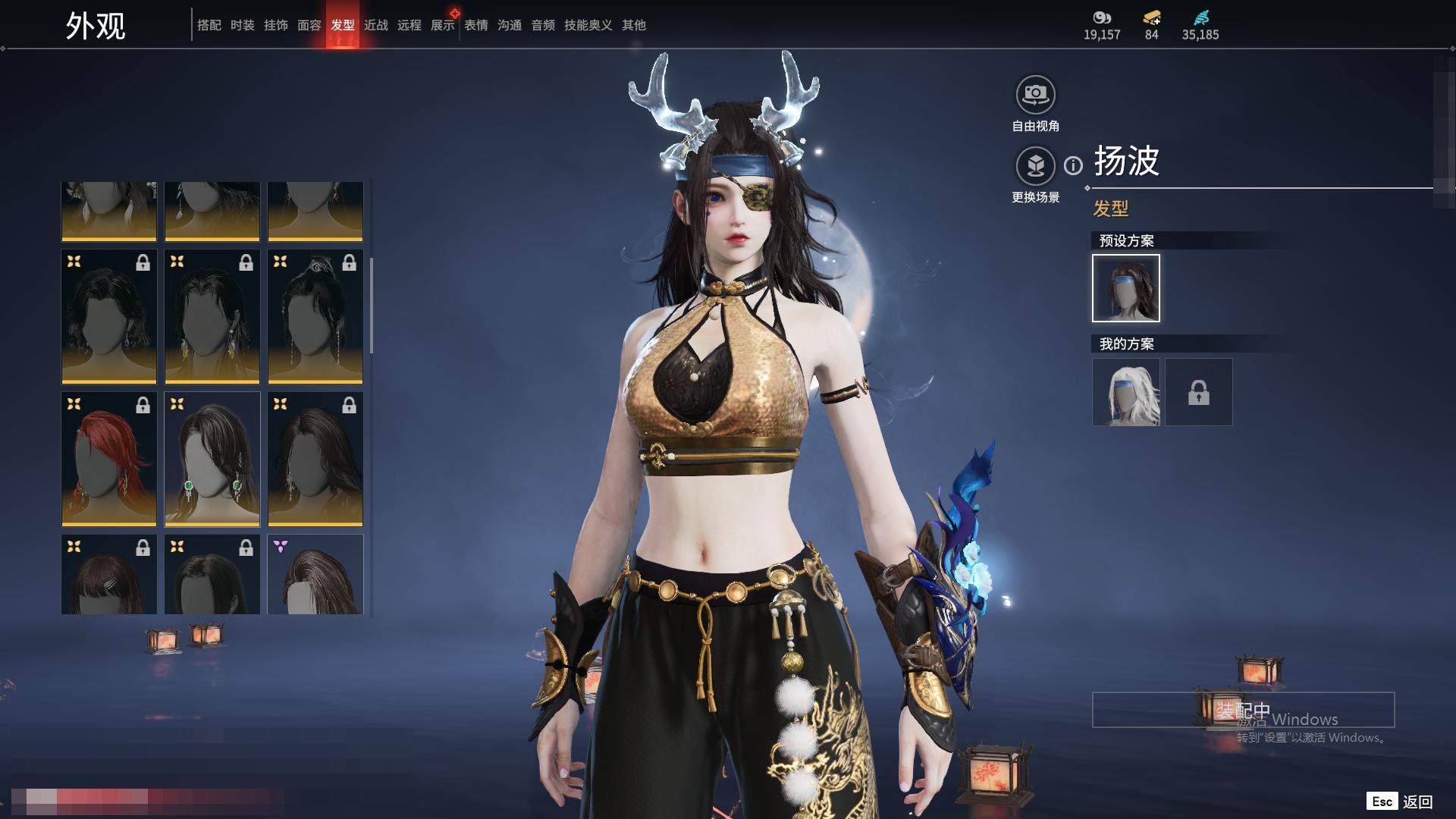
Task: Open the 时装 tab
Action: (x=242, y=25)
